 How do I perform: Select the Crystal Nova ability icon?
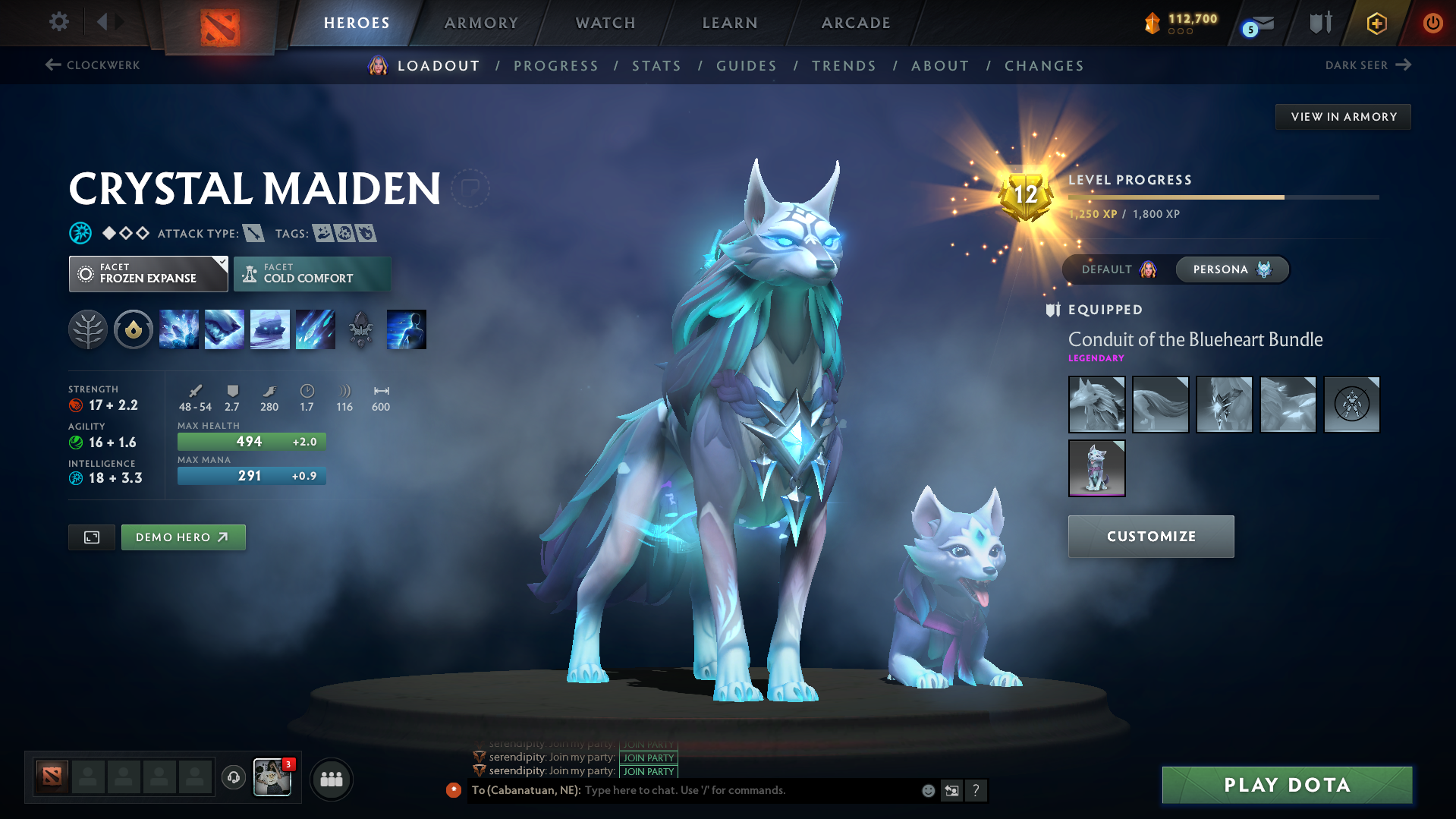[179, 329]
